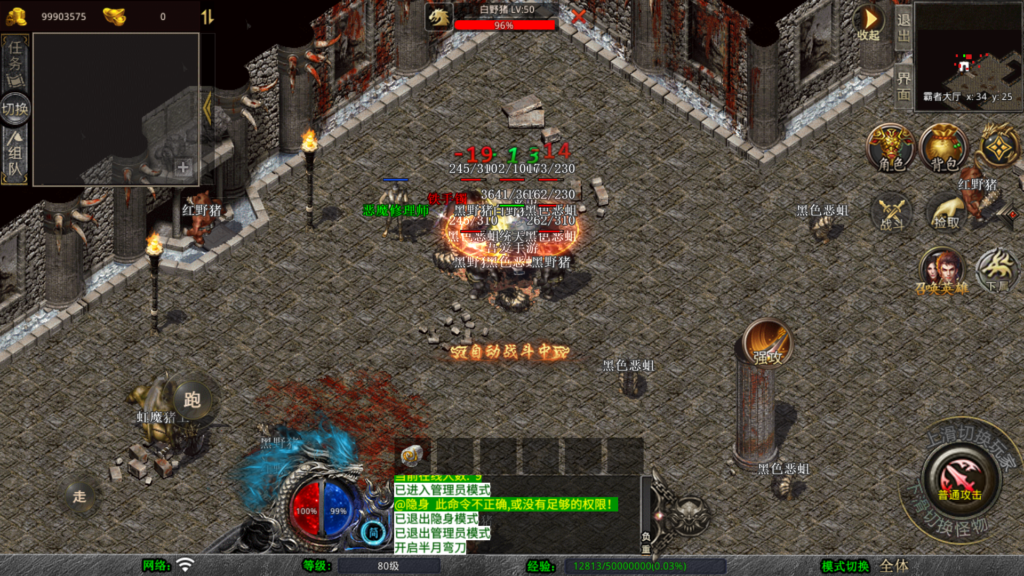Activate the 捡取 pickup button

944,213
